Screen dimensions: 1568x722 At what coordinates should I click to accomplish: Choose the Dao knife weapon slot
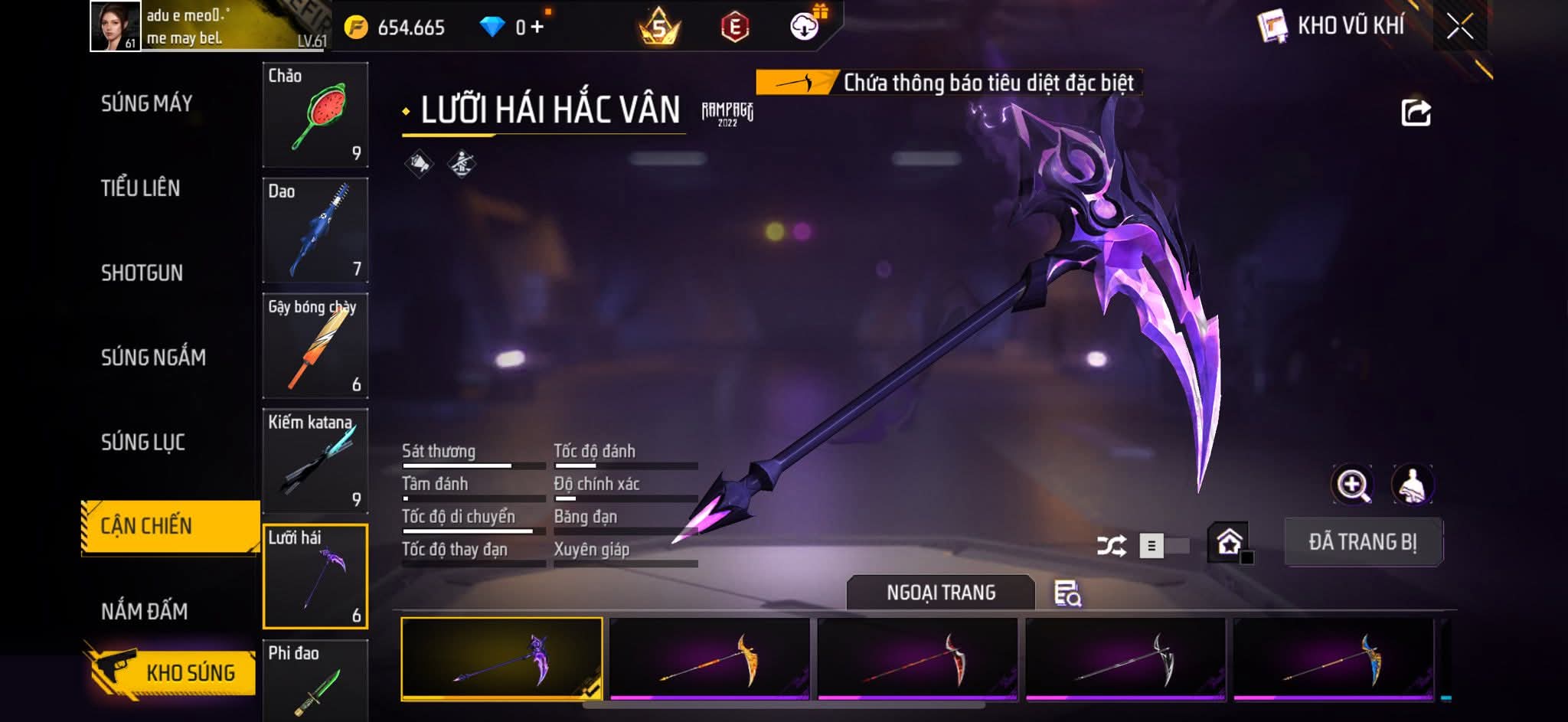pyautogui.click(x=315, y=230)
